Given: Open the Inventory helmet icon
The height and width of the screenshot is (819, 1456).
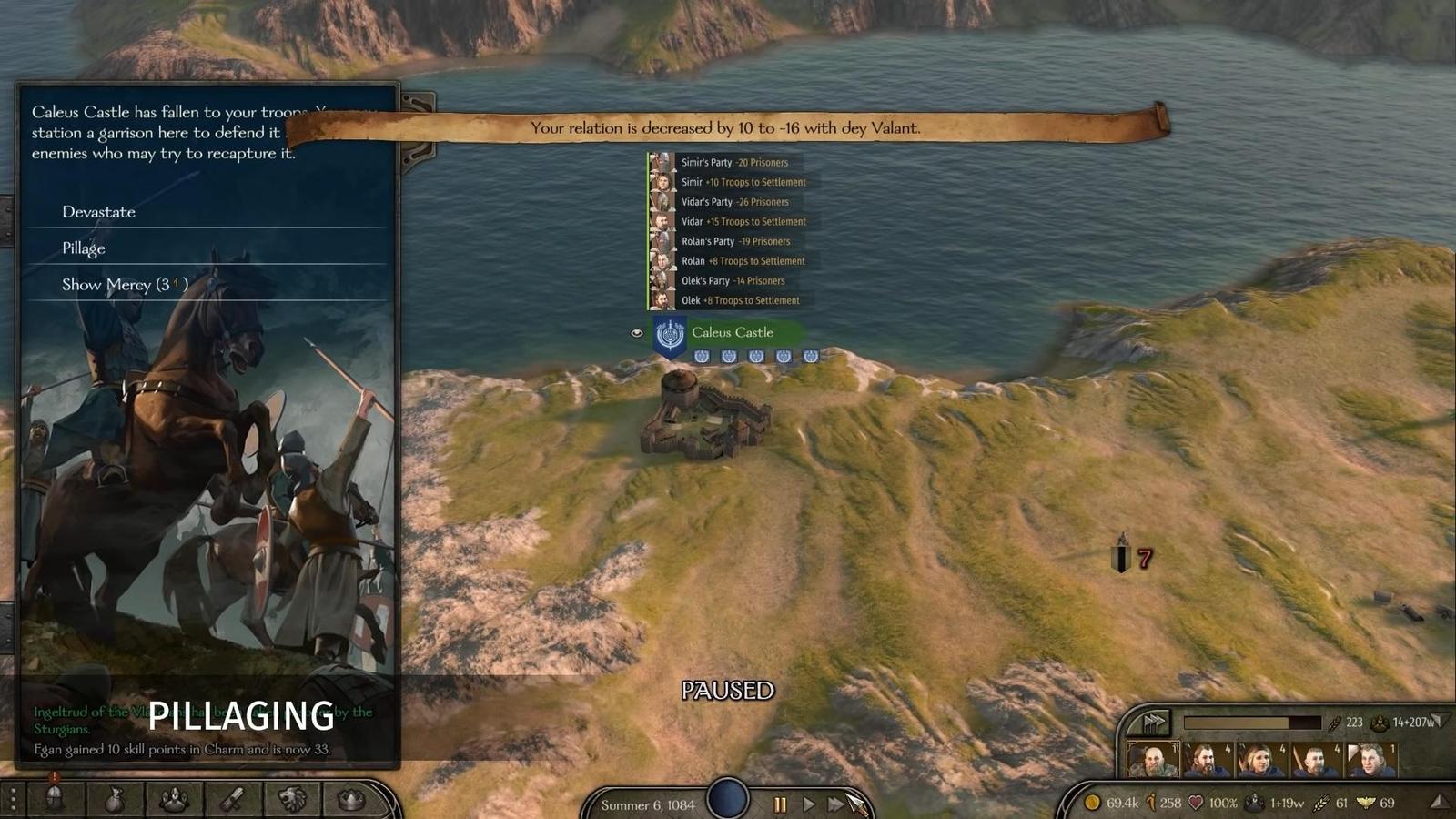Looking at the screenshot, I should click(x=55, y=797).
